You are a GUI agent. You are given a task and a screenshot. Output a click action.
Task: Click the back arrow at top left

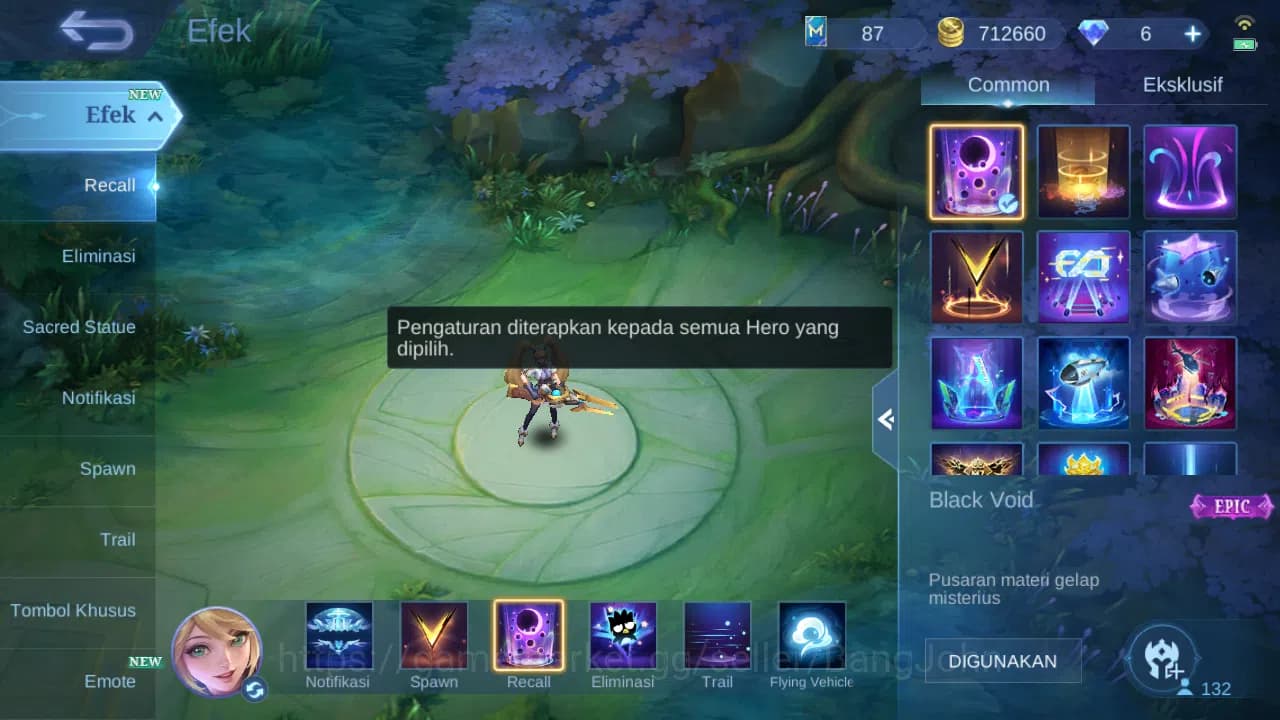point(91,31)
